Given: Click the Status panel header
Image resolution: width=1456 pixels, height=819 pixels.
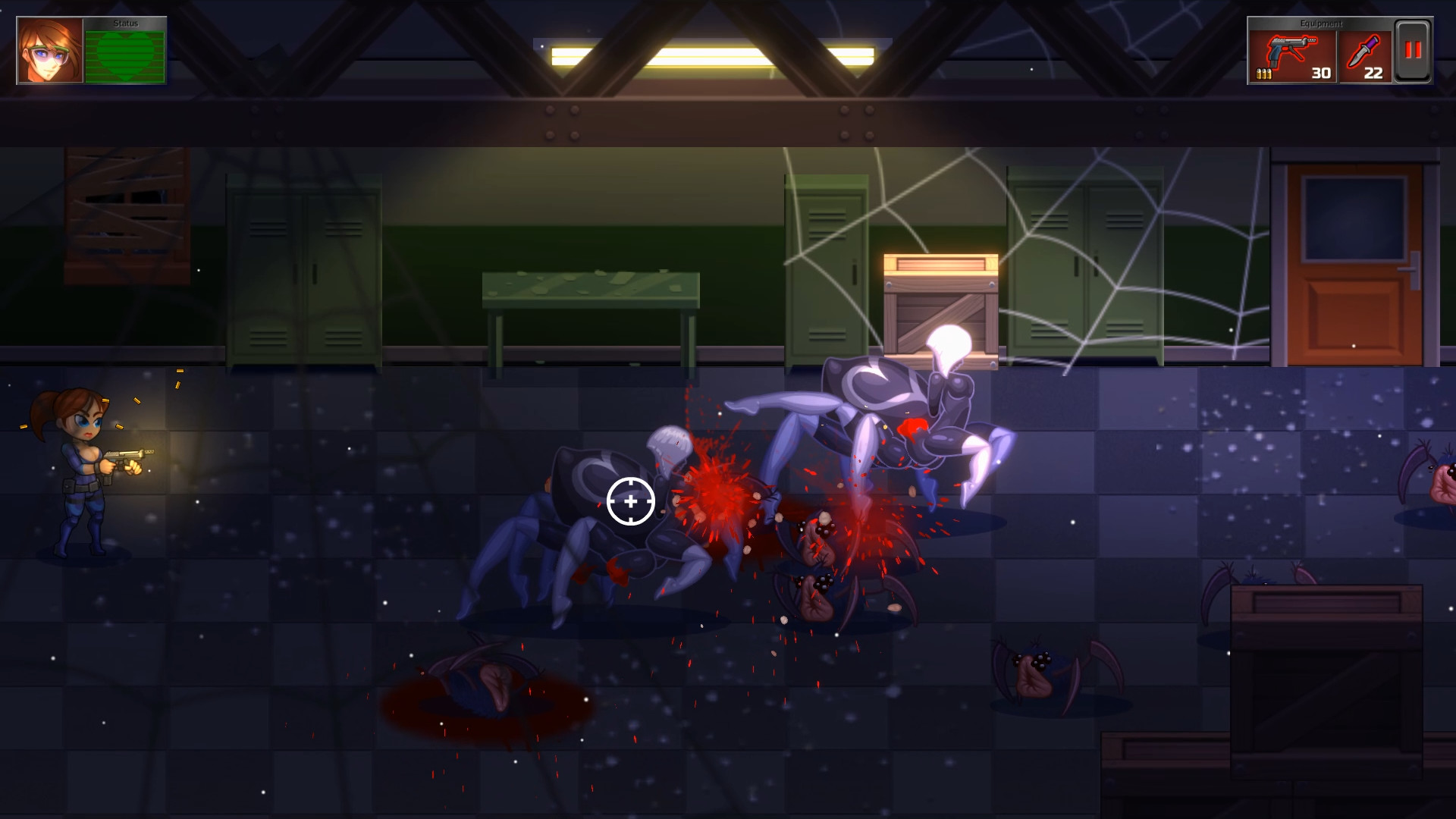Looking at the screenshot, I should tap(125, 23).
